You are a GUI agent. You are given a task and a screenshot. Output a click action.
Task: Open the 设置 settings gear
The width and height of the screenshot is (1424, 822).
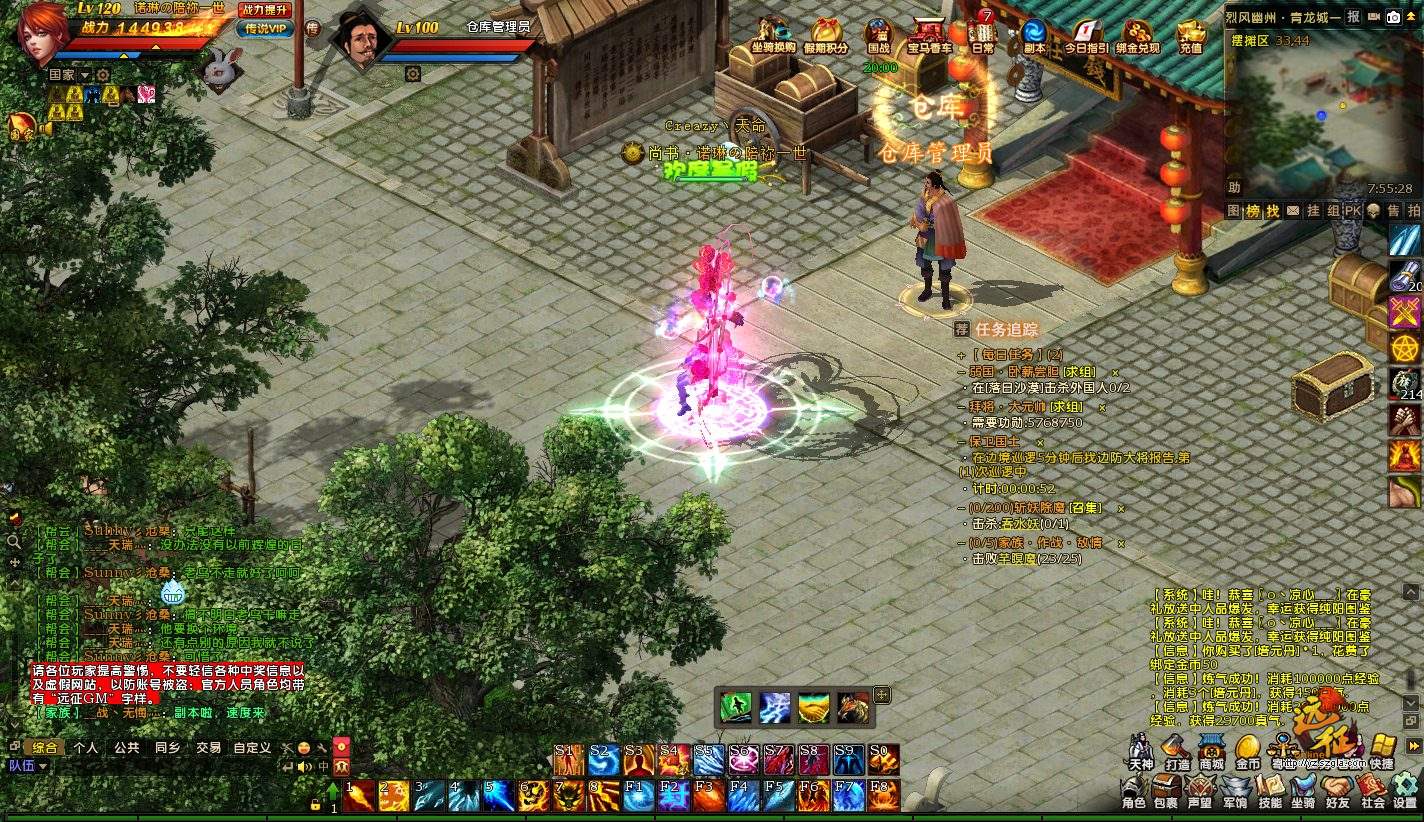coord(1405,790)
